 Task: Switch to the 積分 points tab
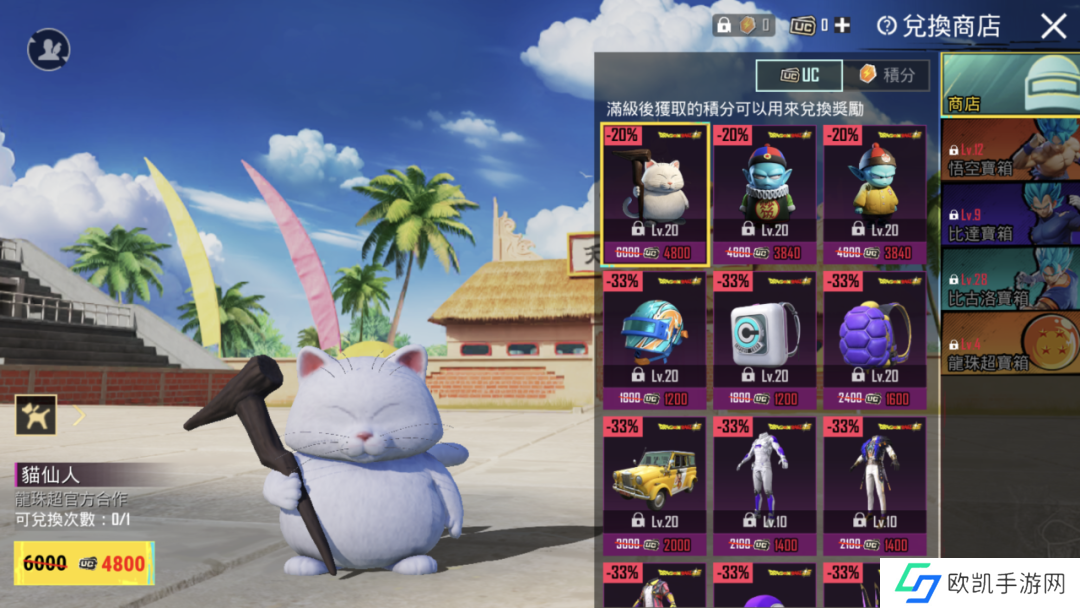[x=886, y=75]
